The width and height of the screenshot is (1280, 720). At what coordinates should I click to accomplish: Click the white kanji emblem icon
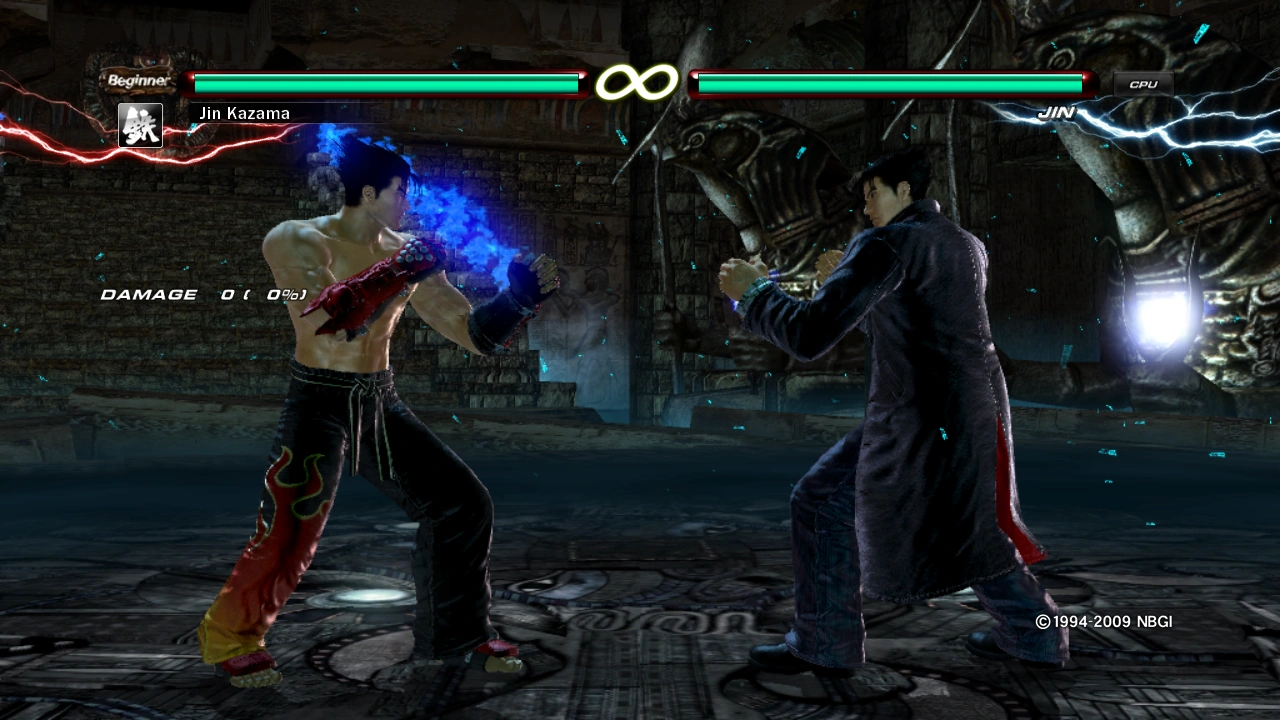tap(140, 126)
